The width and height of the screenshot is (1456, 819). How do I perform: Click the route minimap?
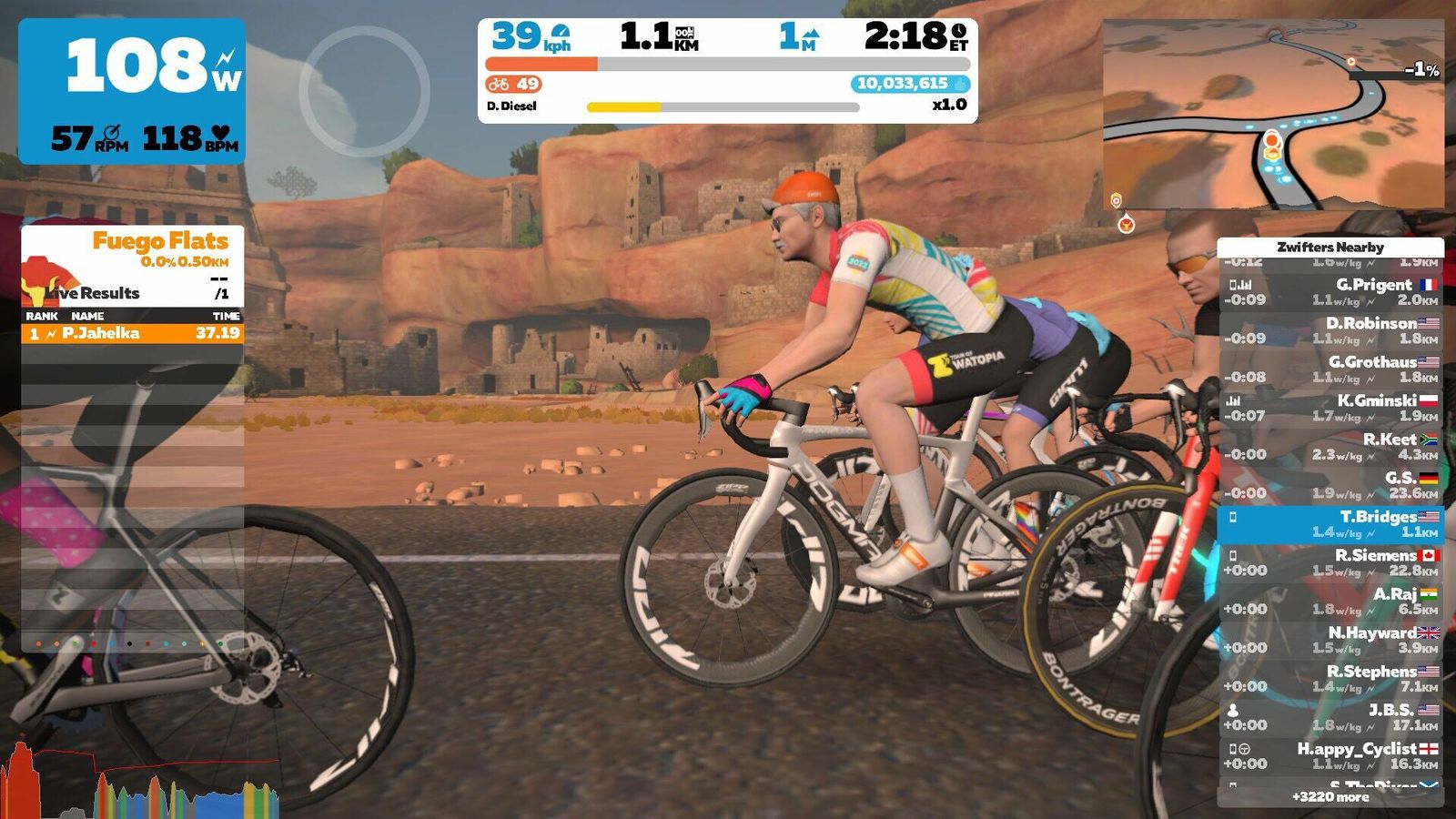[1273, 115]
